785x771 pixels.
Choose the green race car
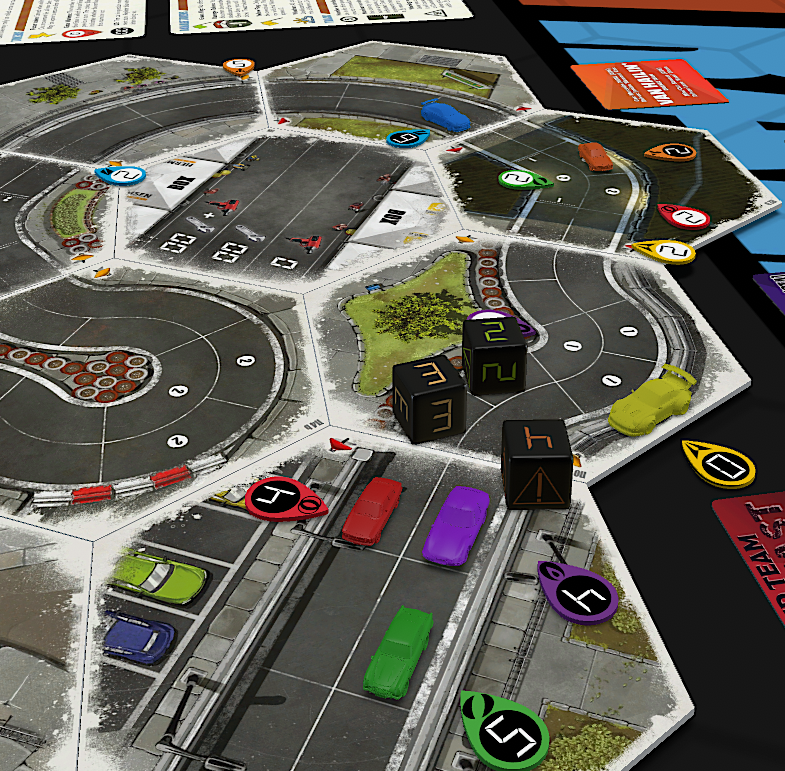pyautogui.click(x=397, y=651)
